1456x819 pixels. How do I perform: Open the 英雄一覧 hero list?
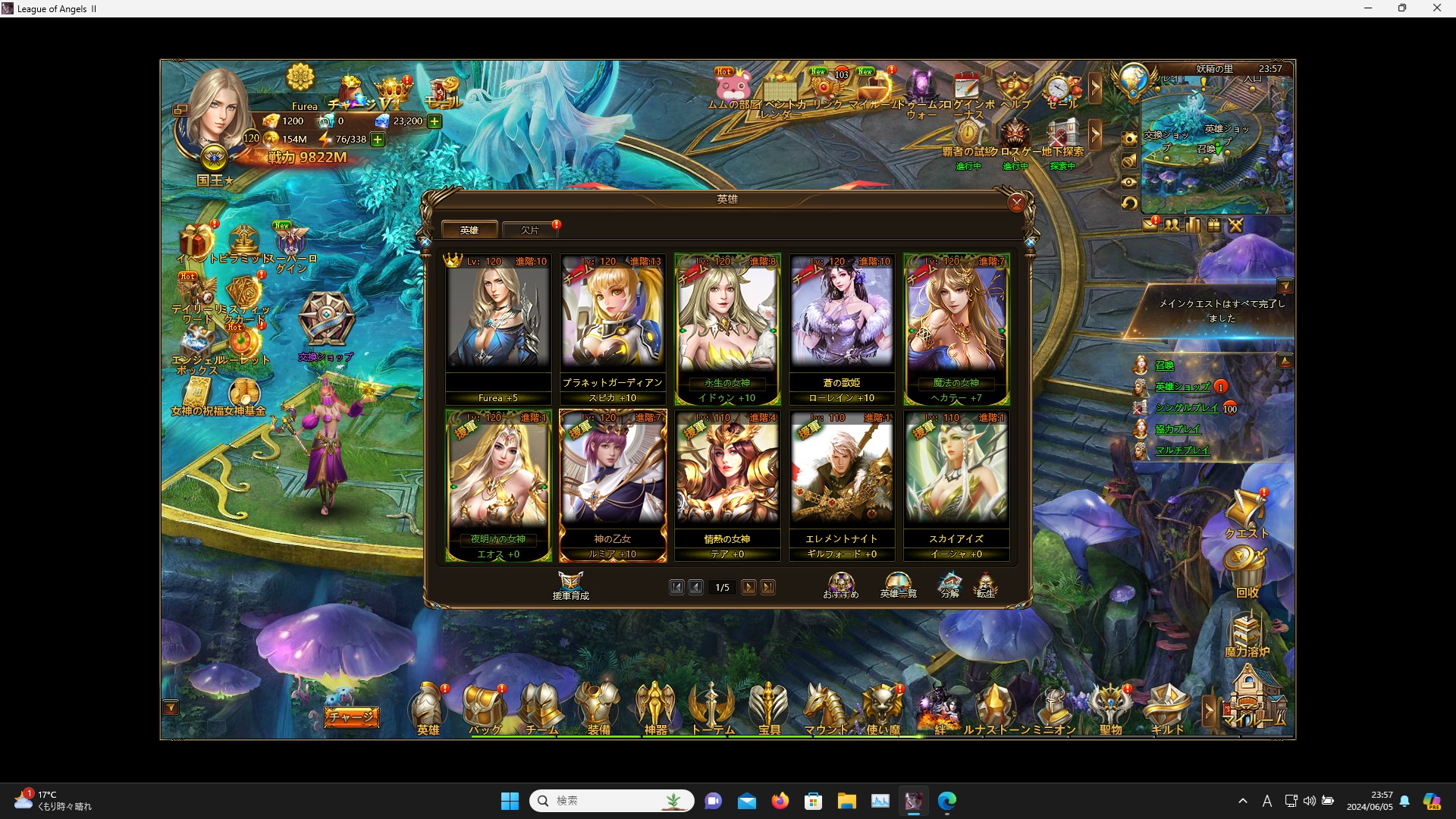(898, 585)
